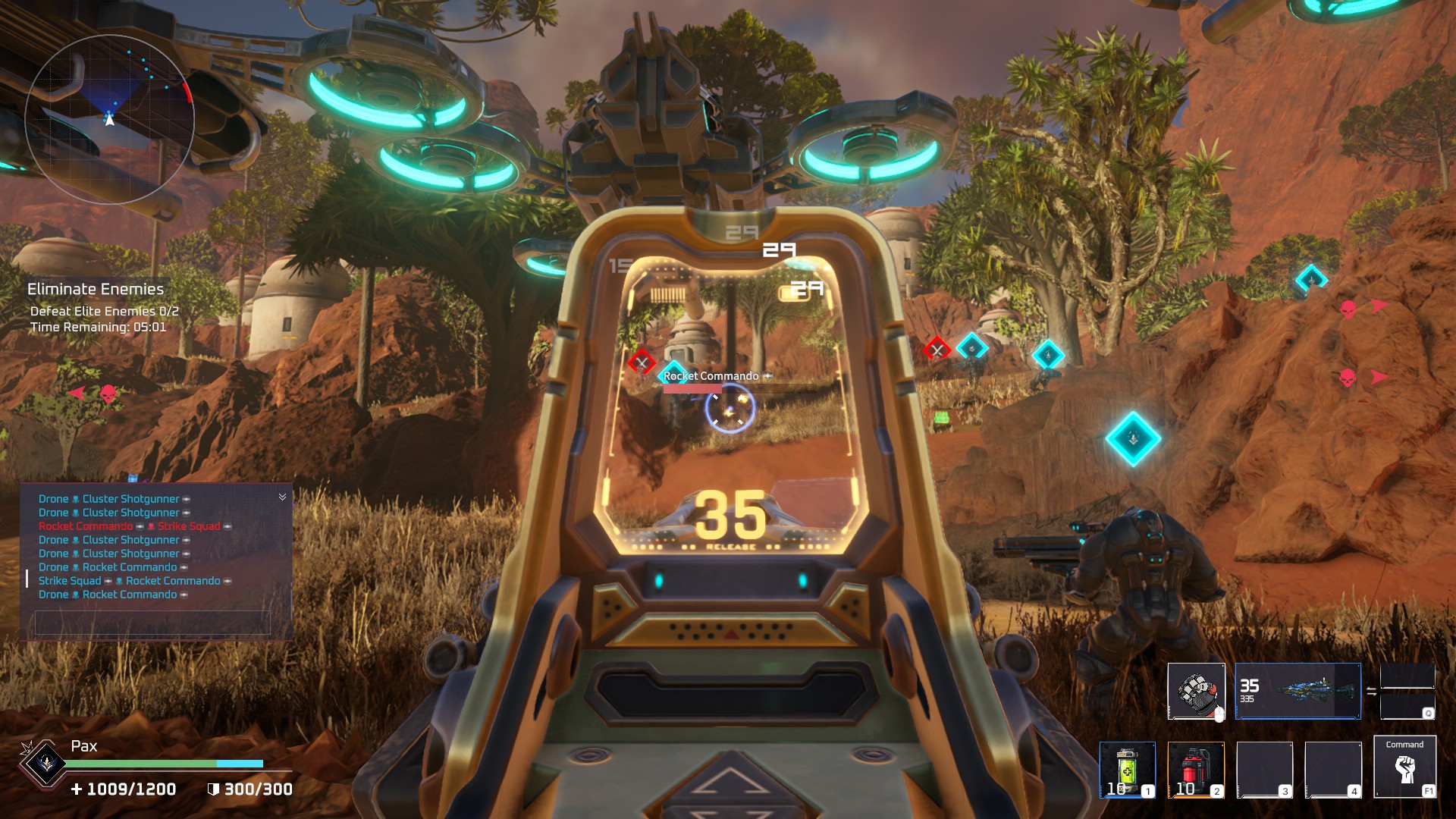1456x819 pixels.
Task: Open the Eliminate Enemies objective tracker
Action: click(96, 289)
